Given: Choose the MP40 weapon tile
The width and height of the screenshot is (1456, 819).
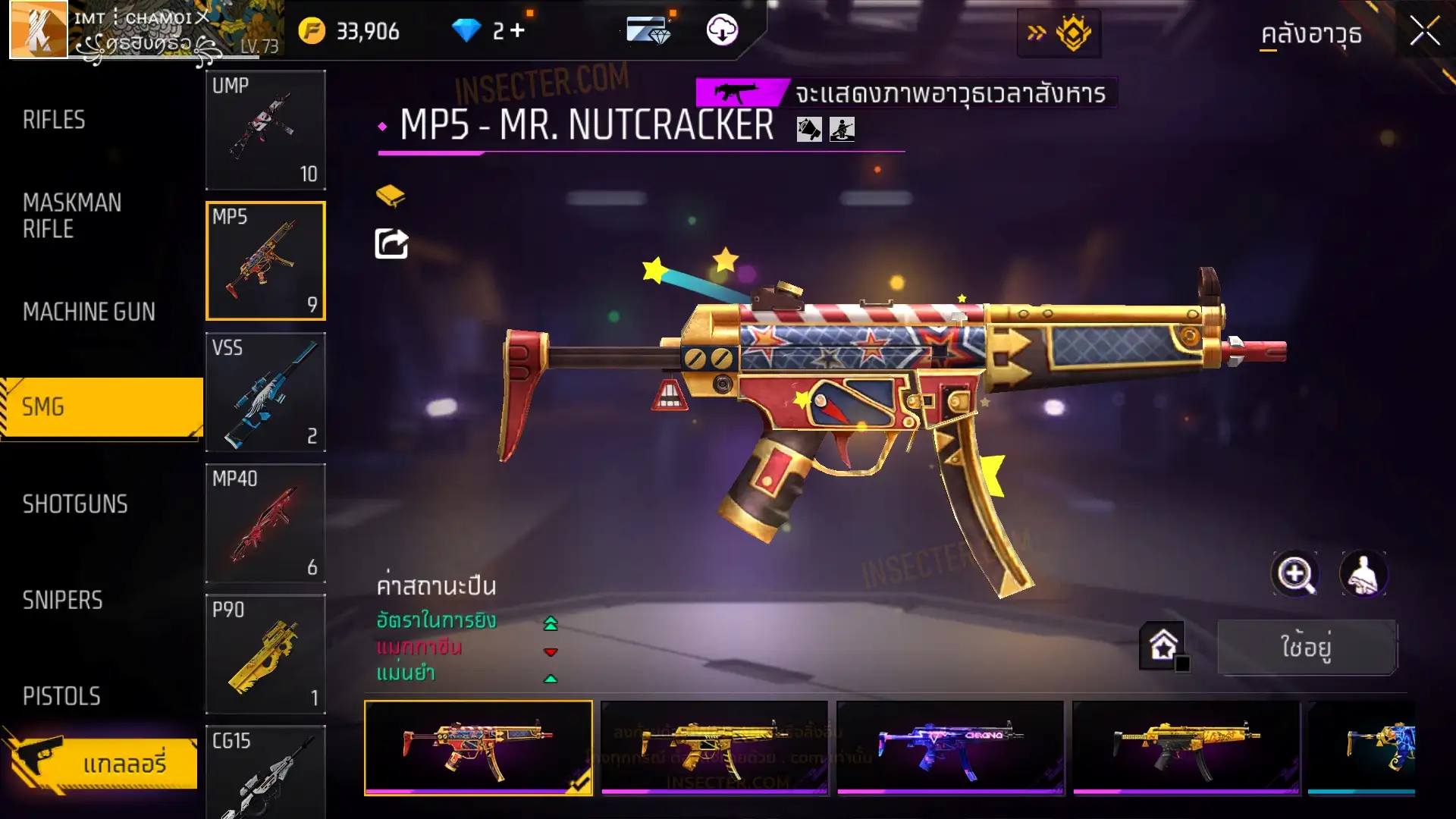Looking at the screenshot, I should pos(265,523).
